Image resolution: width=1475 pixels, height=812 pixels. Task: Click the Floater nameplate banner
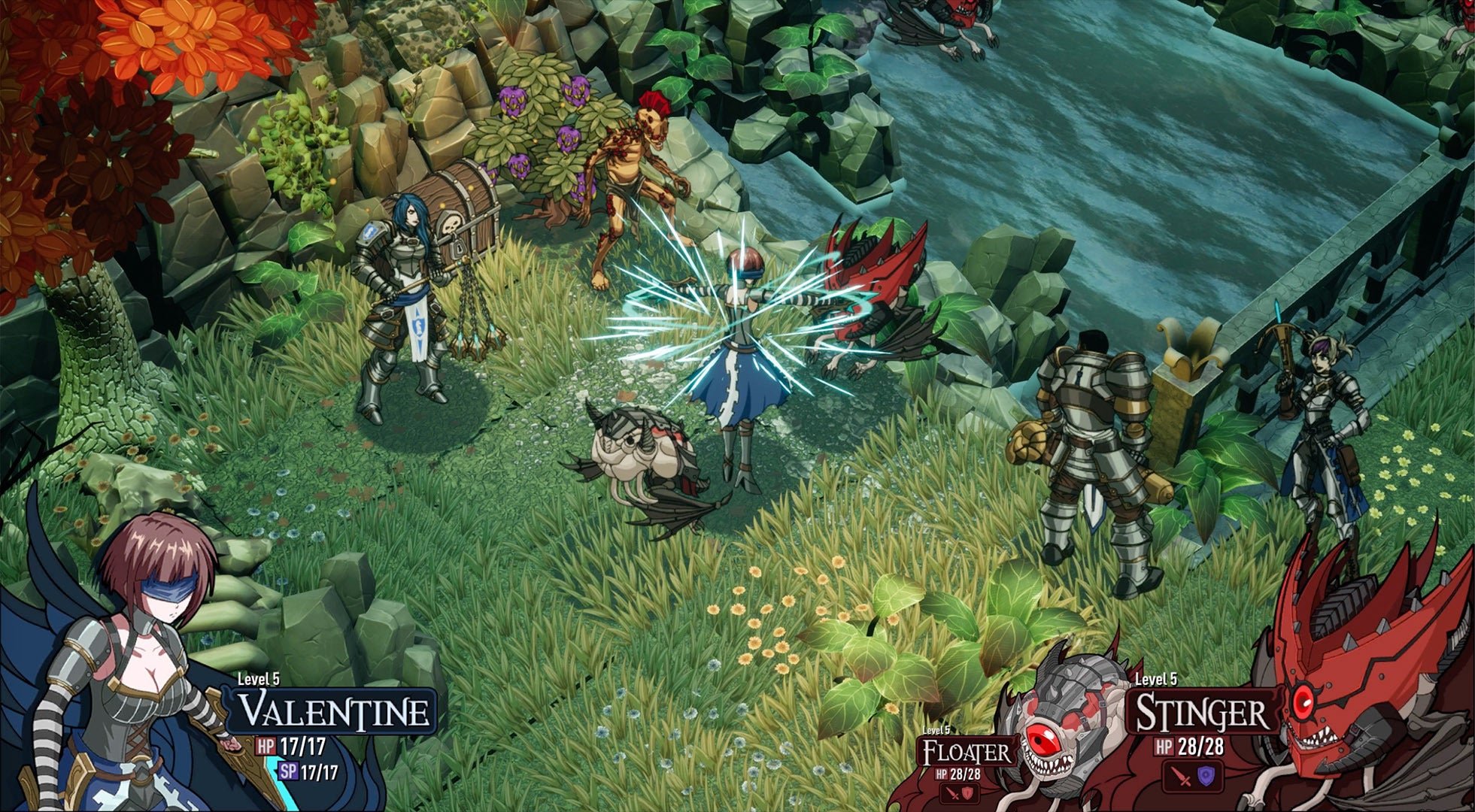967,750
